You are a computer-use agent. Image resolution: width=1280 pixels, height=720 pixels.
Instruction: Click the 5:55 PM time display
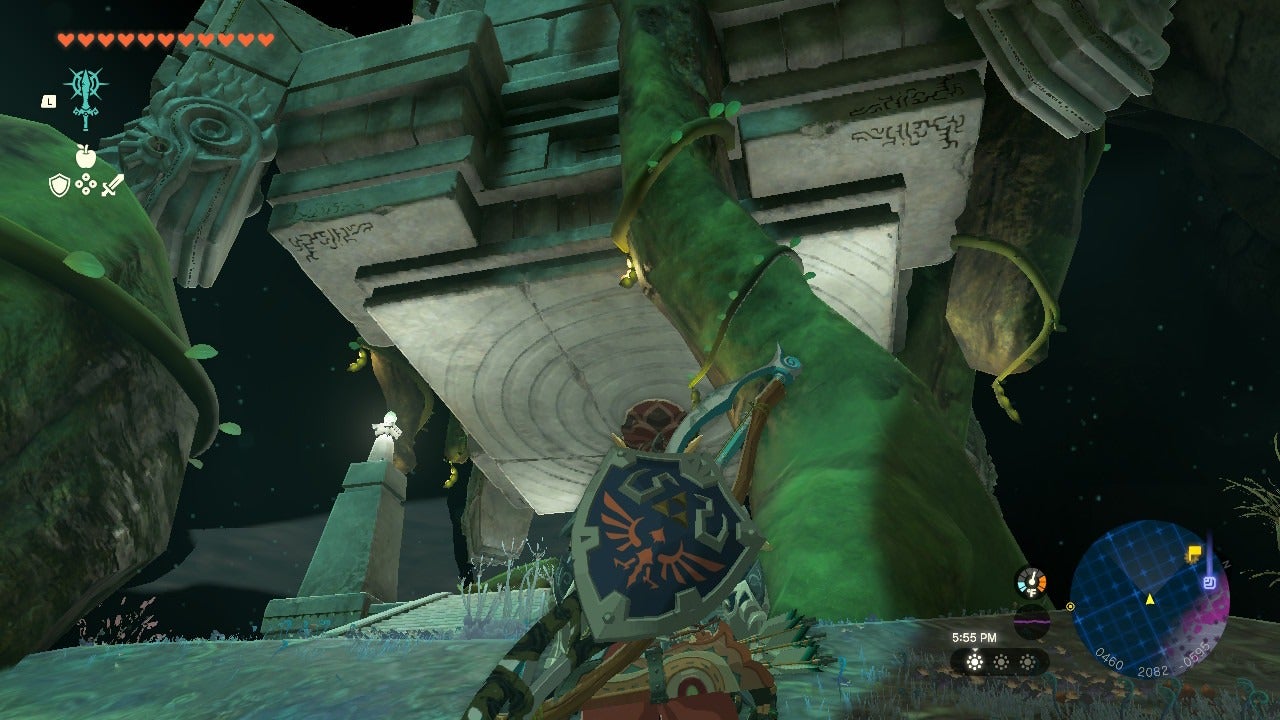pos(976,638)
